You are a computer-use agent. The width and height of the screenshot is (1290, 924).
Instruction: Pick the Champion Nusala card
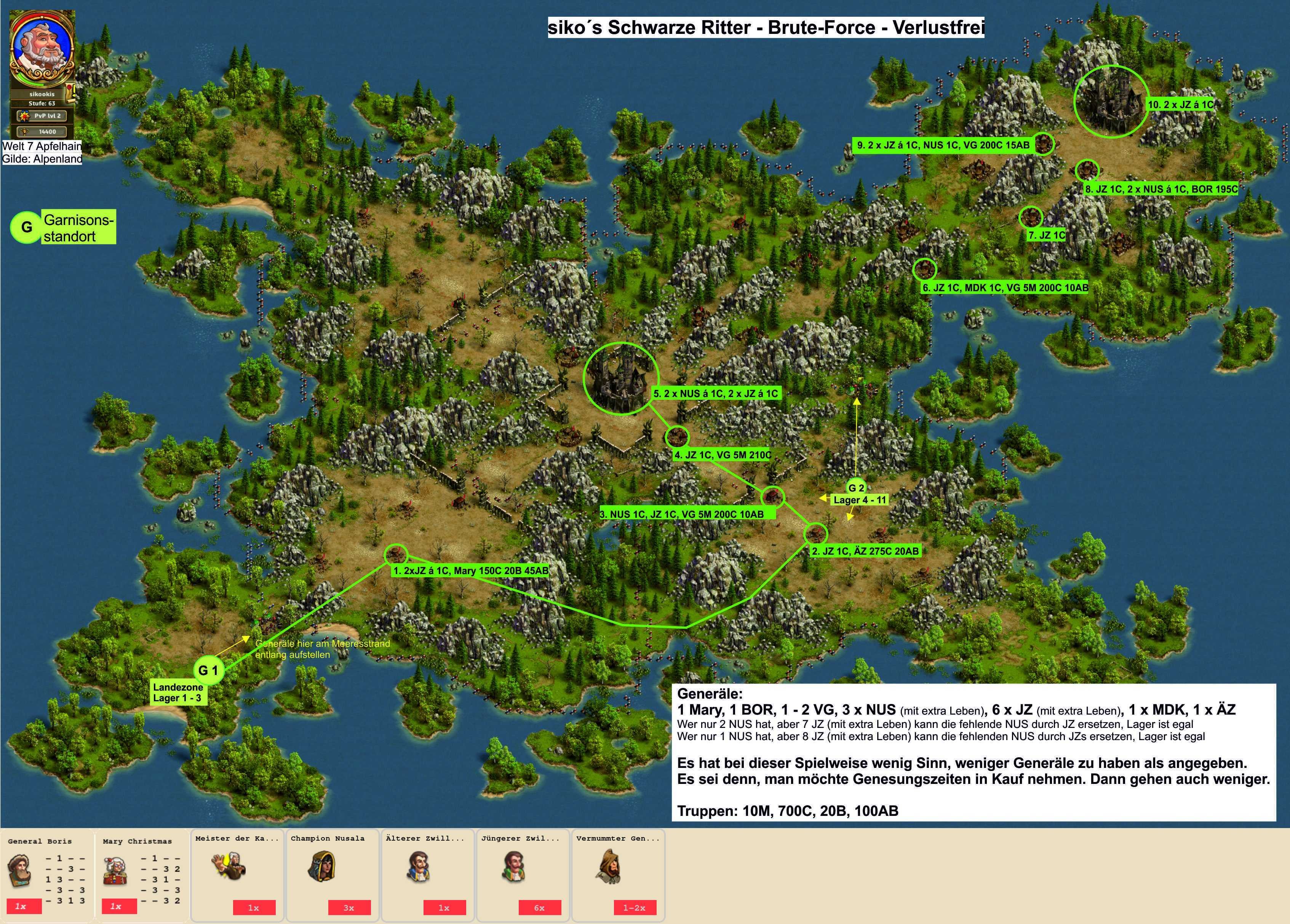pyautogui.click(x=333, y=873)
